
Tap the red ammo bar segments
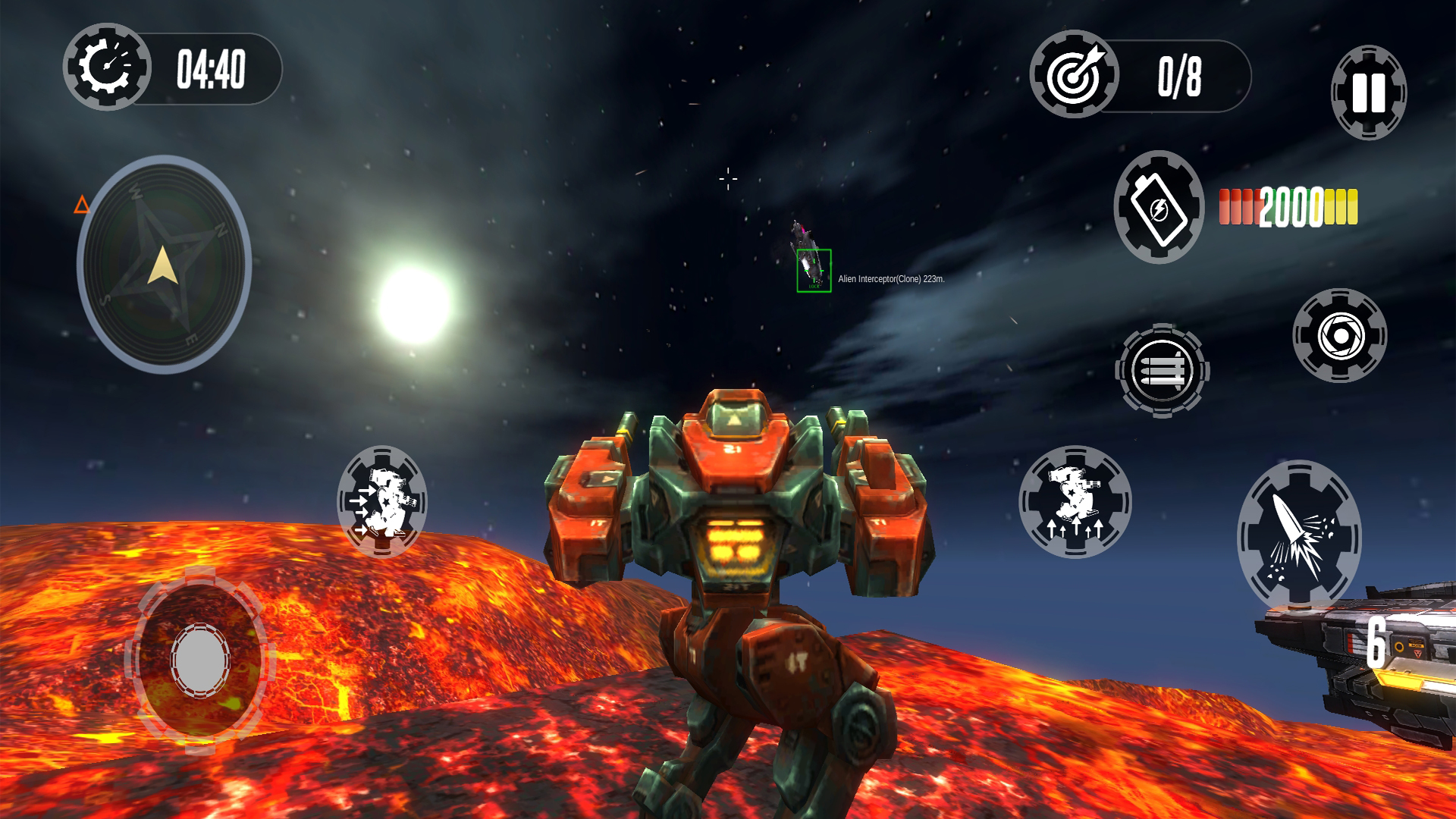(1236, 203)
